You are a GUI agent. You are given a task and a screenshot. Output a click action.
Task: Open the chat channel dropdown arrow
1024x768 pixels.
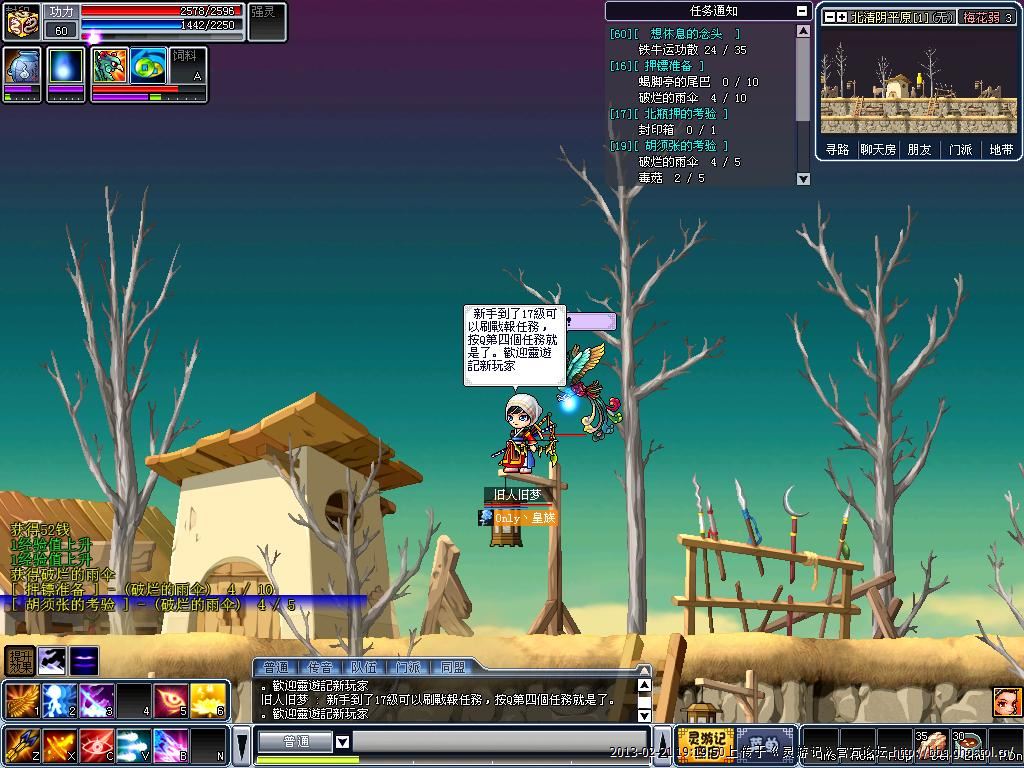point(342,742)
